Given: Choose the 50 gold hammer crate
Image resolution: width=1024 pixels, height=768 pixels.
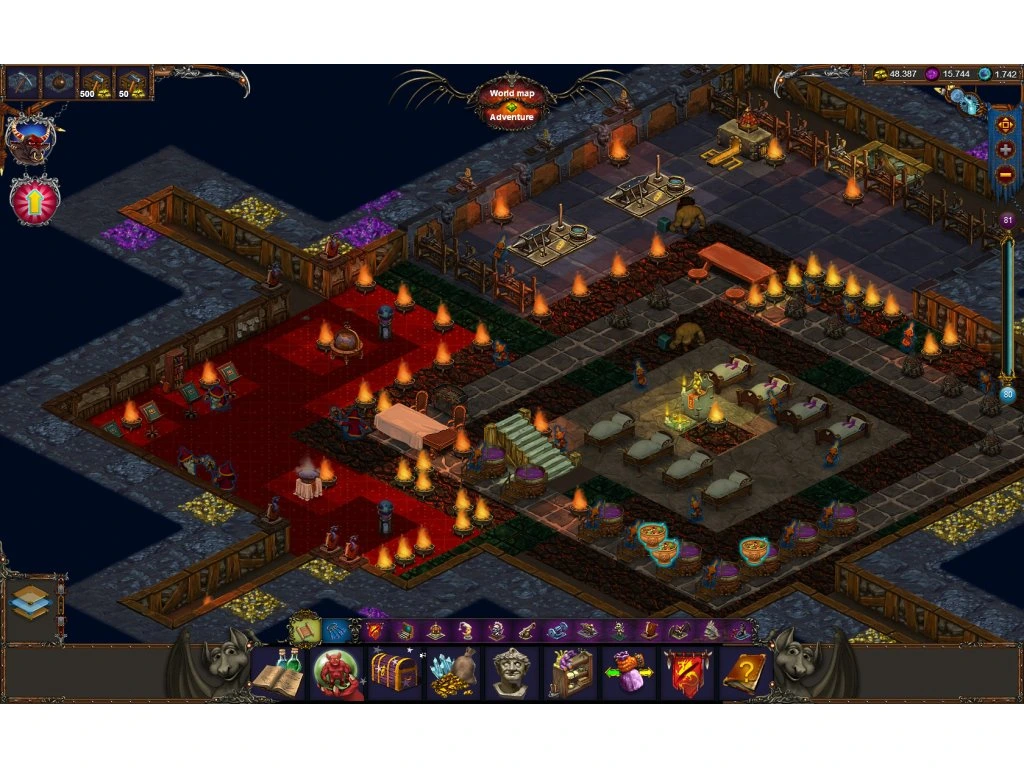Looking at the screenshot, I should pos(132,83).
